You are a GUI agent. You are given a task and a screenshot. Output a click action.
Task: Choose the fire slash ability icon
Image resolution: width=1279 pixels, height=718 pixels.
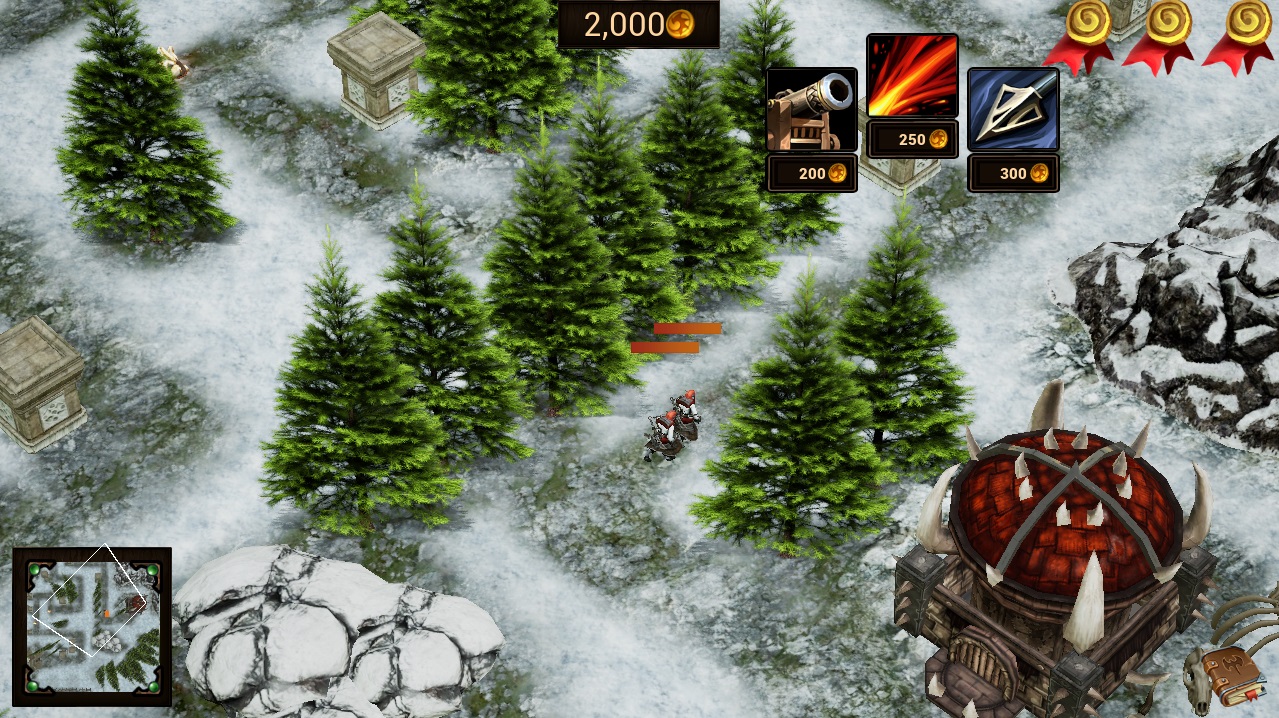[912, 76]
